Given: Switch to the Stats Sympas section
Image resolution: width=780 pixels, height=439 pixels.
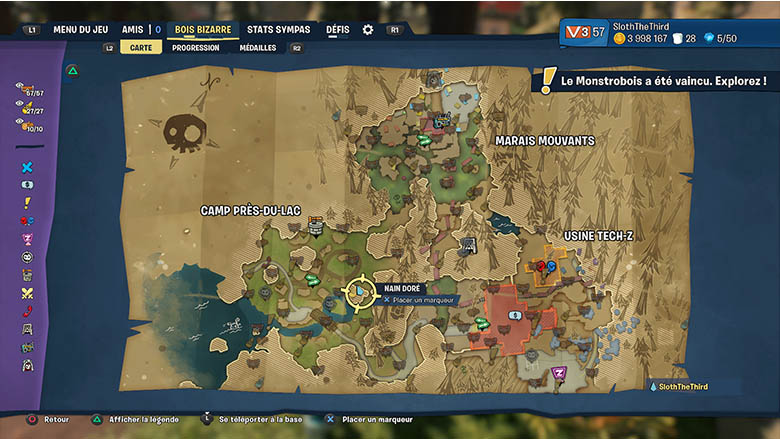Looking at the screenshot, I should coord(278,30).
